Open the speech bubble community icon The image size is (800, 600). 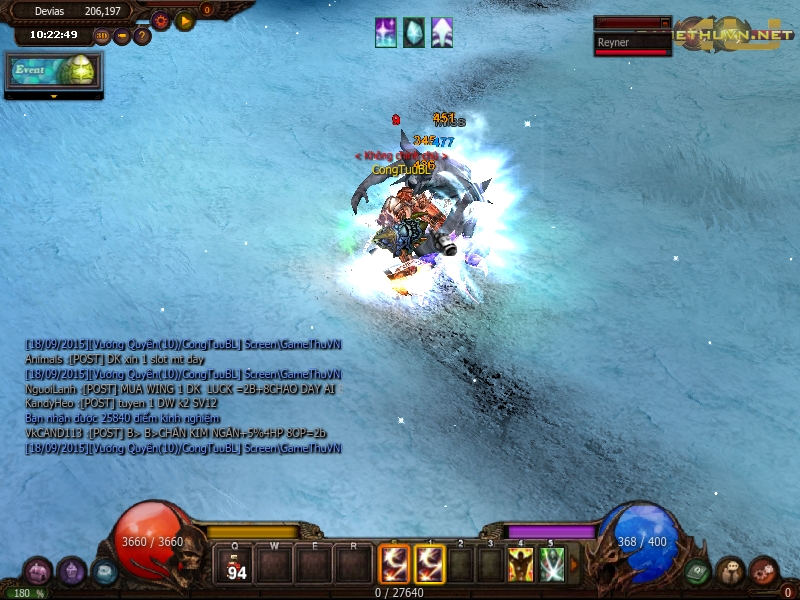pos(730,572)
